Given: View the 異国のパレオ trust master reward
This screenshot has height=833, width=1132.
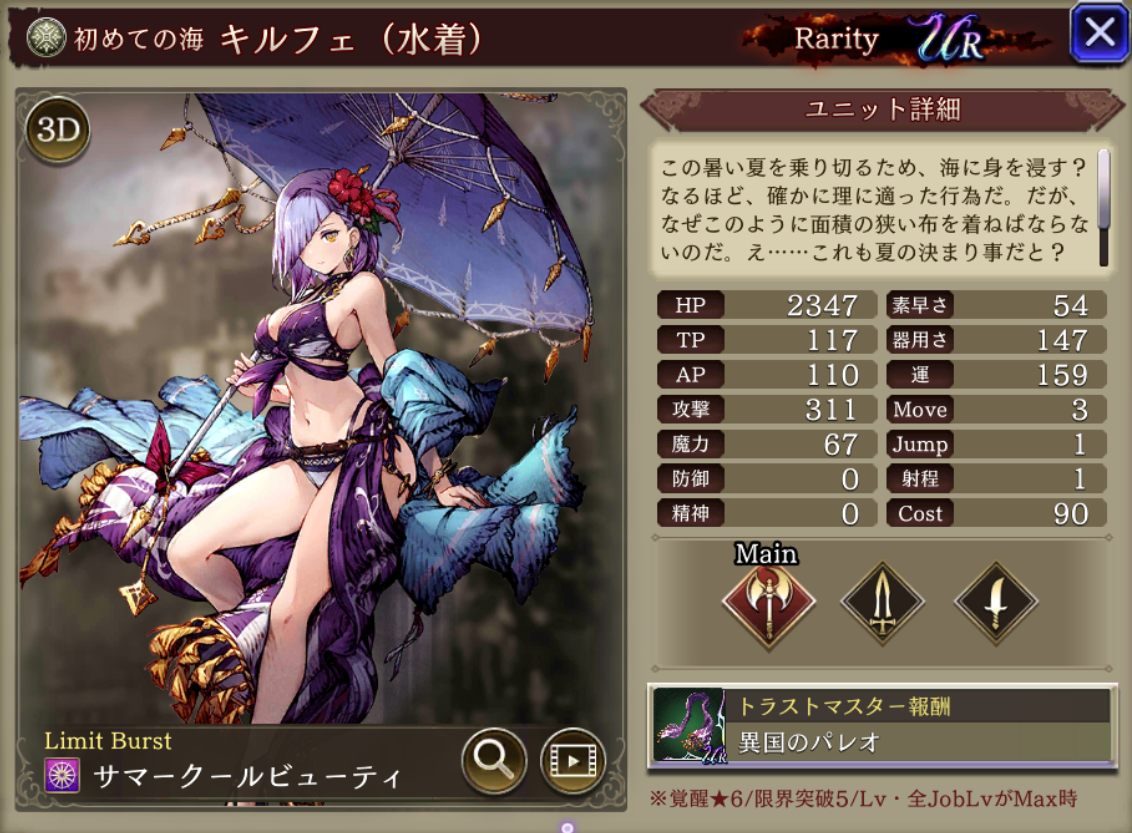Looking at the screenshot, I should [881, 726].
